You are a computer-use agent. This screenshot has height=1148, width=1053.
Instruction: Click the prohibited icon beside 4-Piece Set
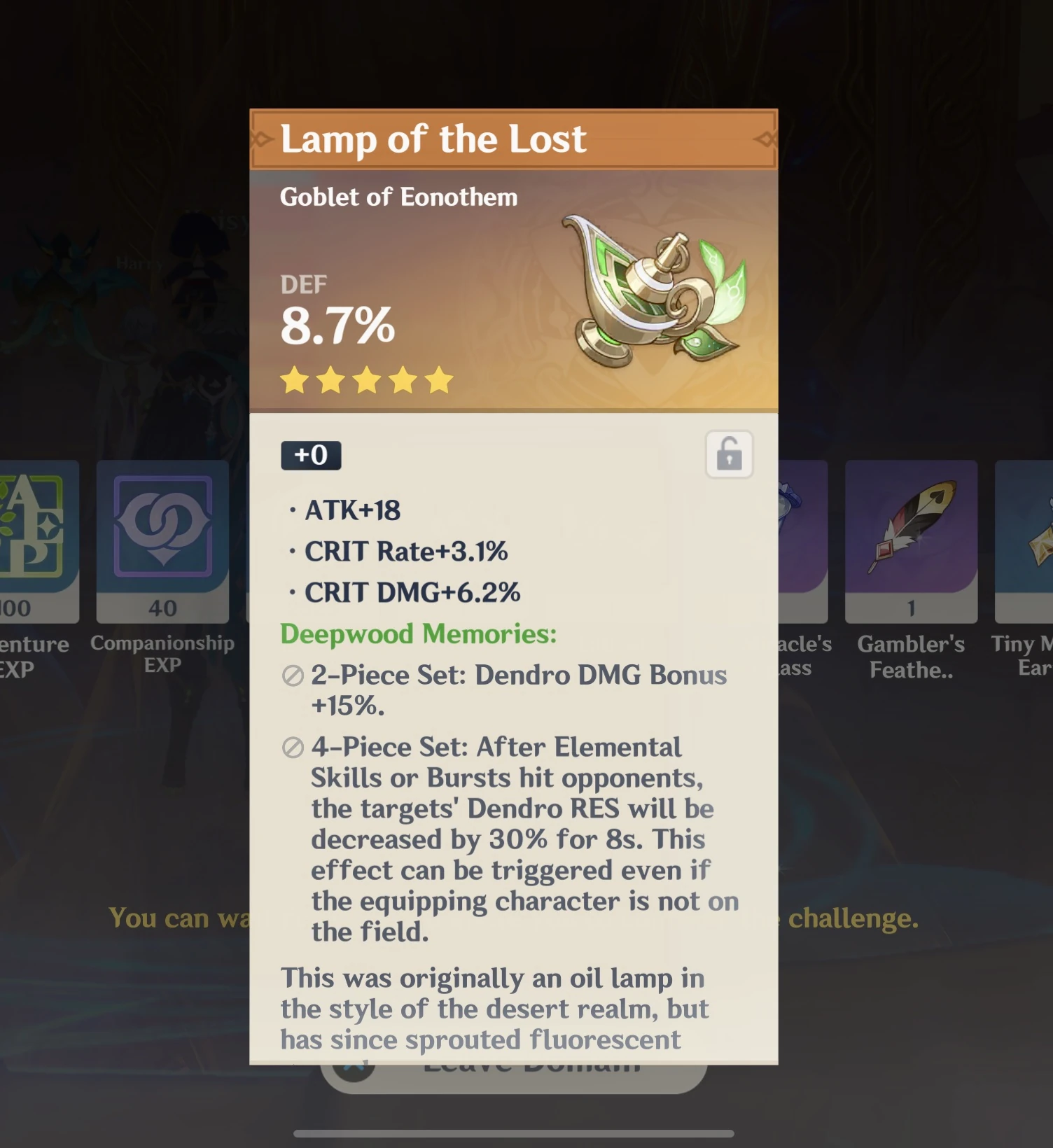[x=291, y=748]
